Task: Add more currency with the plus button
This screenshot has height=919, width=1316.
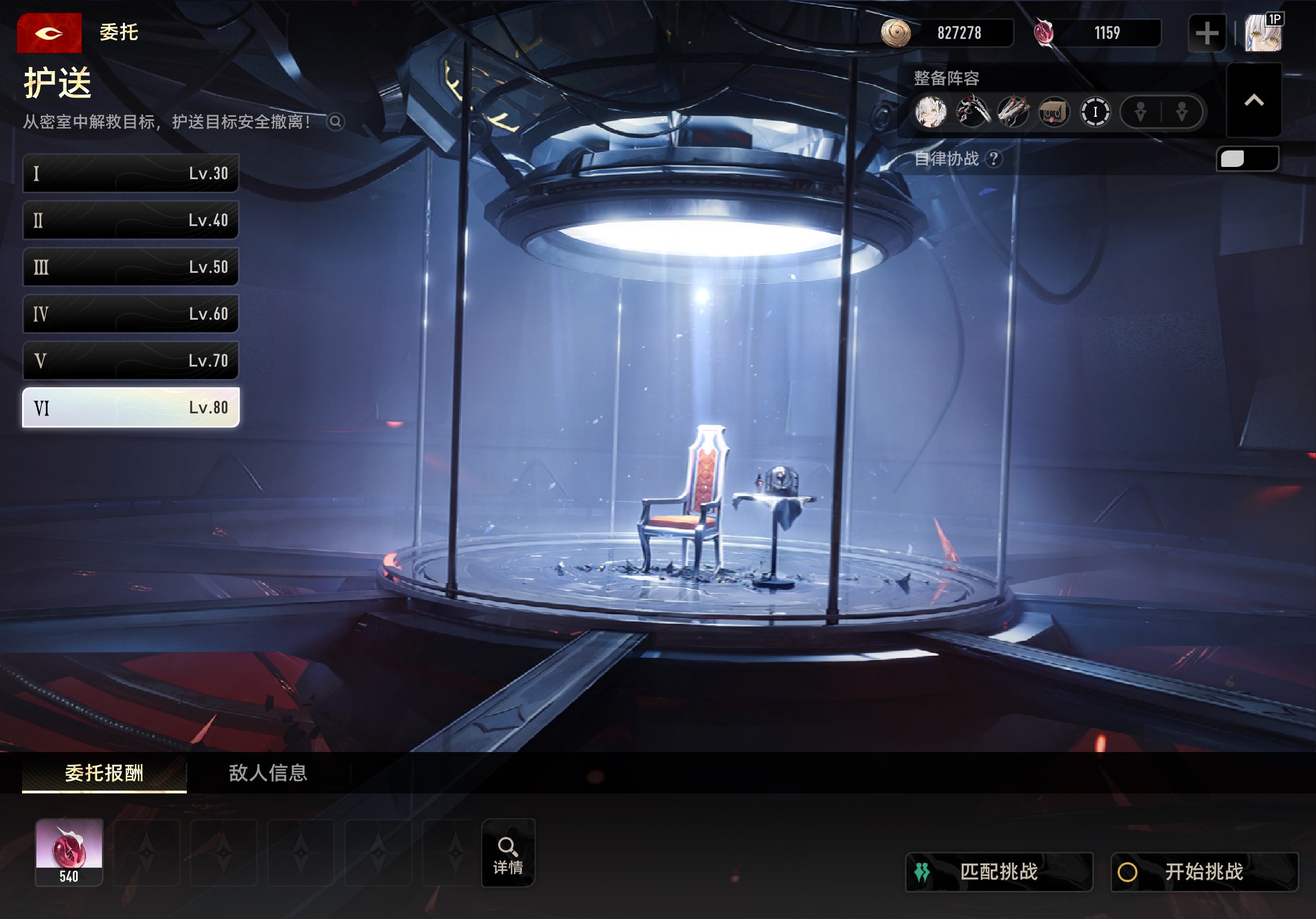Action: click(x=1206, y=33)
